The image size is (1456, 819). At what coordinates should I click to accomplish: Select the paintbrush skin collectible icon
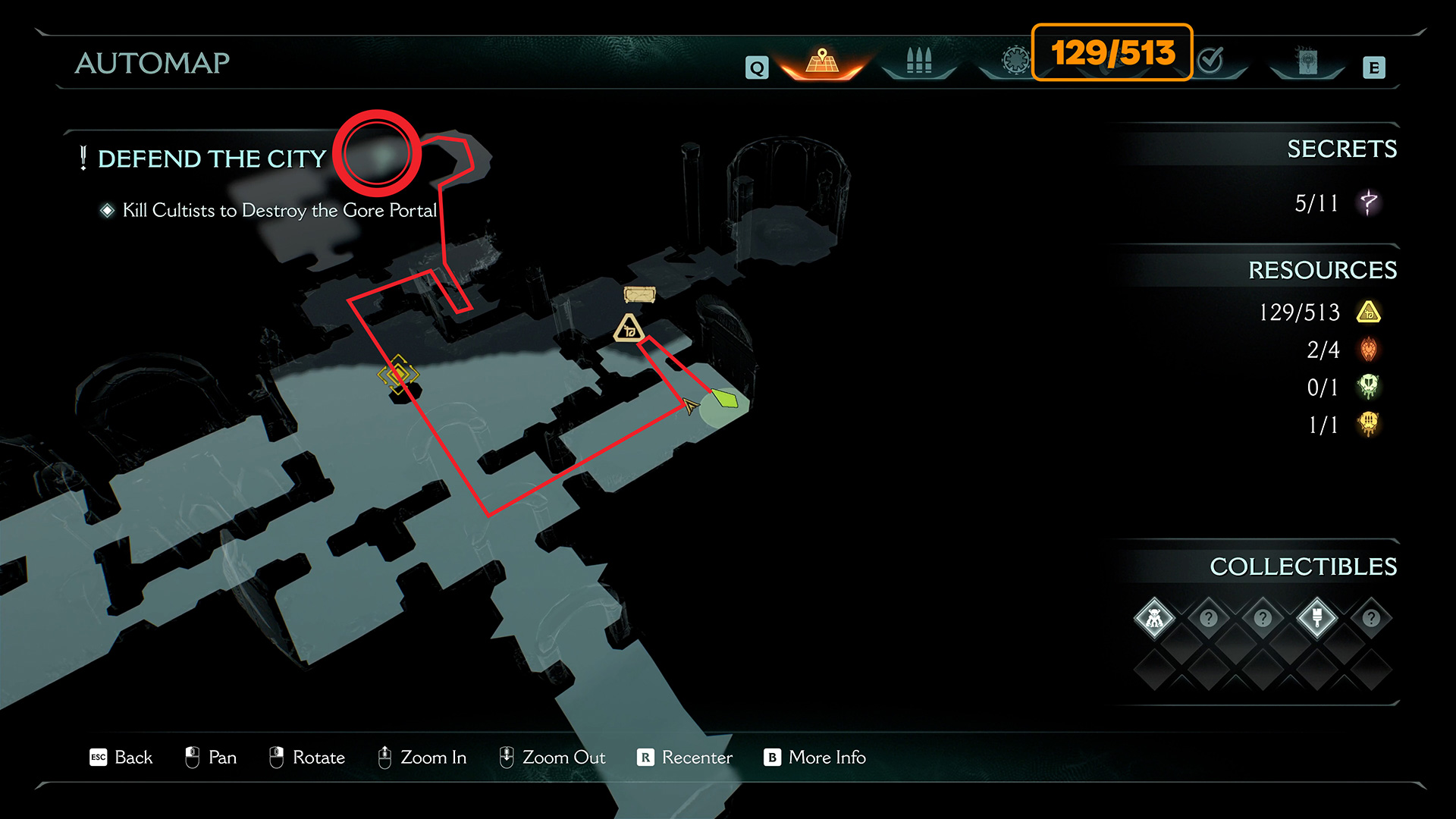[x=1317, y=618]
